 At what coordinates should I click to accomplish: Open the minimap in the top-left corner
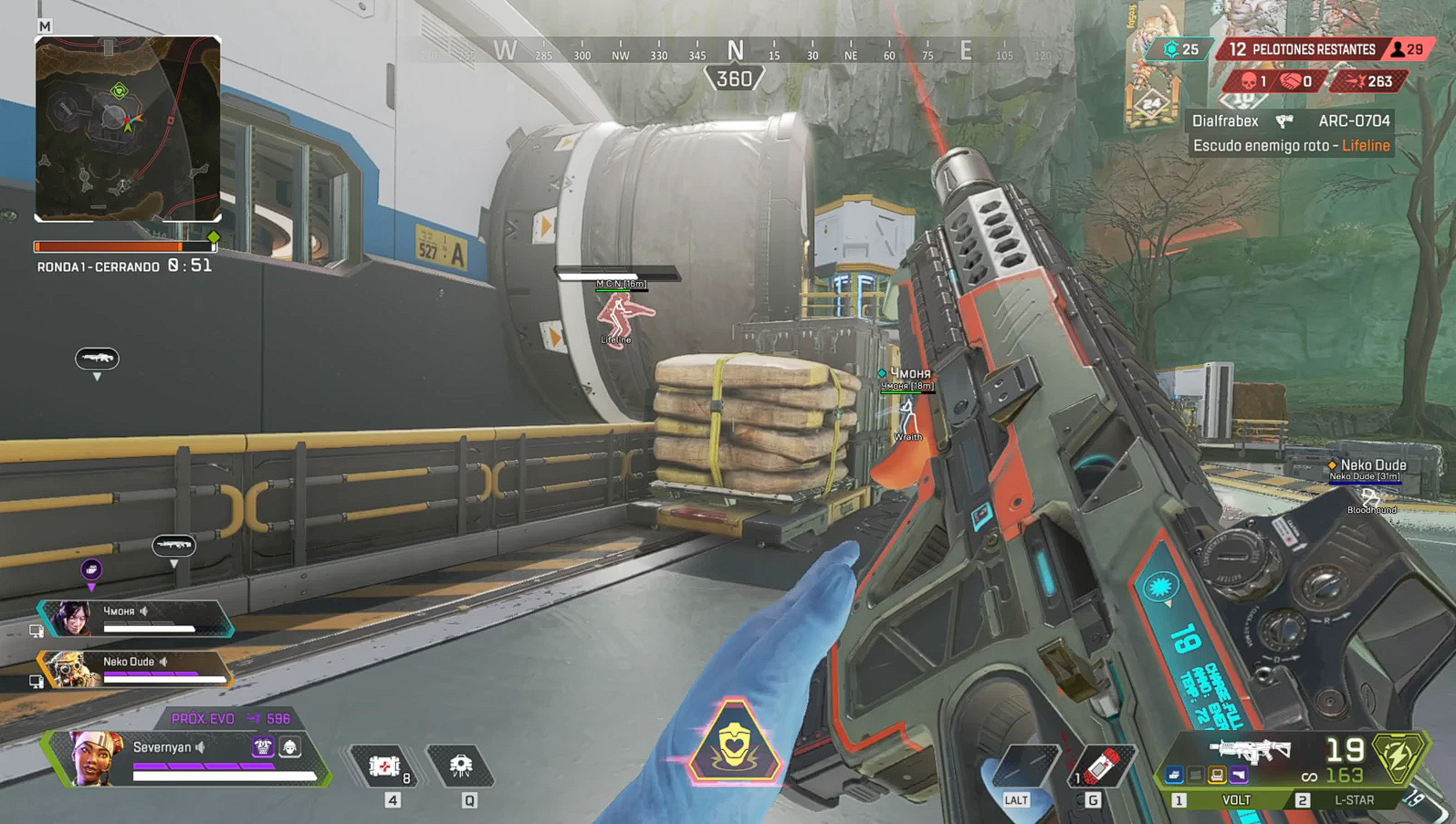128,129
